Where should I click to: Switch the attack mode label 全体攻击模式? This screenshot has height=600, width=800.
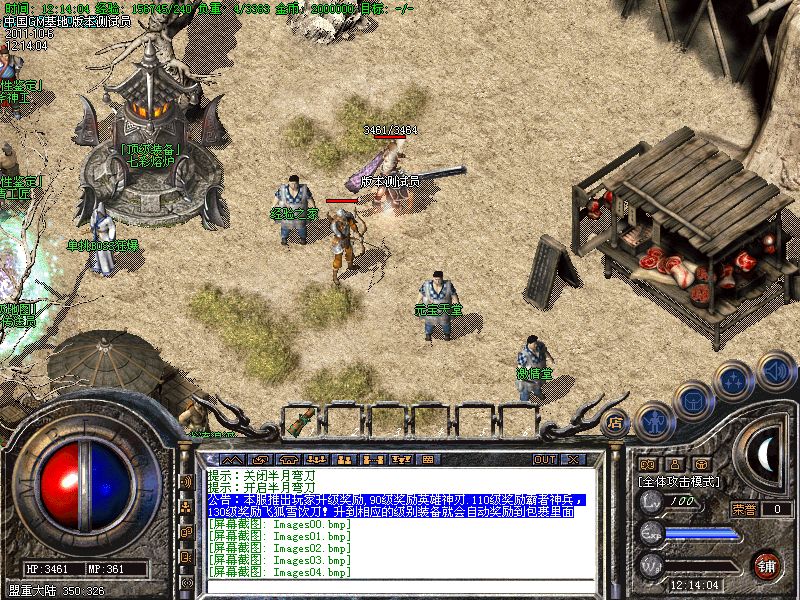click(679, 481)
